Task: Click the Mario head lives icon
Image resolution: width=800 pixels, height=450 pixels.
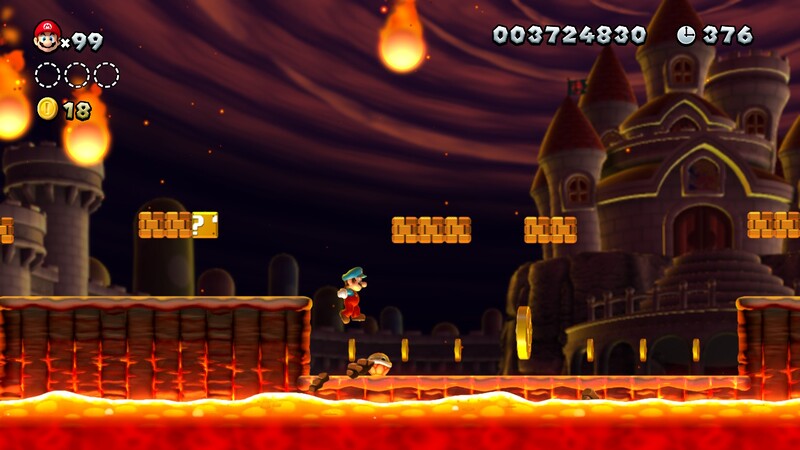Action: 46,37
